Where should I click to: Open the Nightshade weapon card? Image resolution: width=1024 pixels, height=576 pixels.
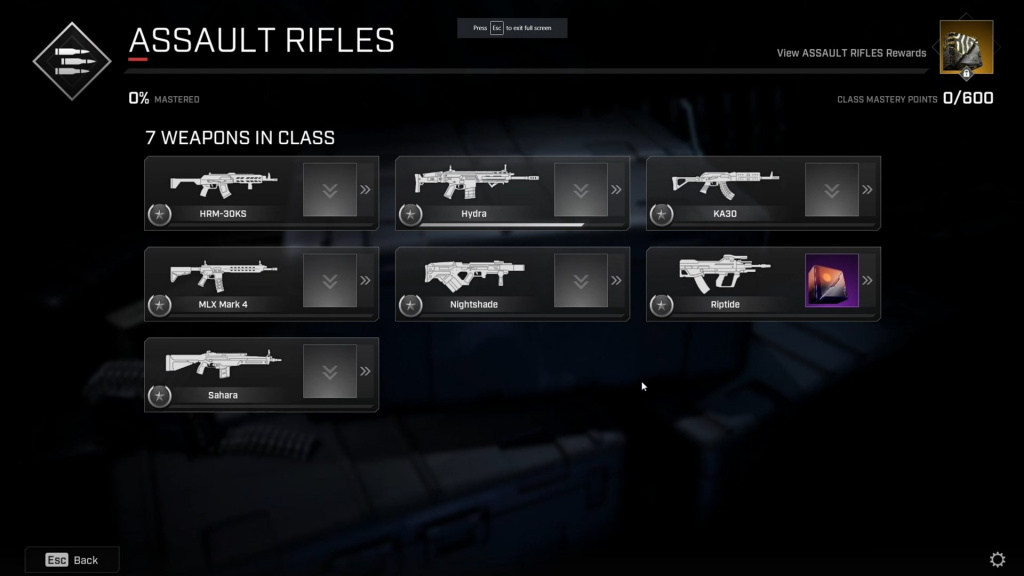[475, 283]
